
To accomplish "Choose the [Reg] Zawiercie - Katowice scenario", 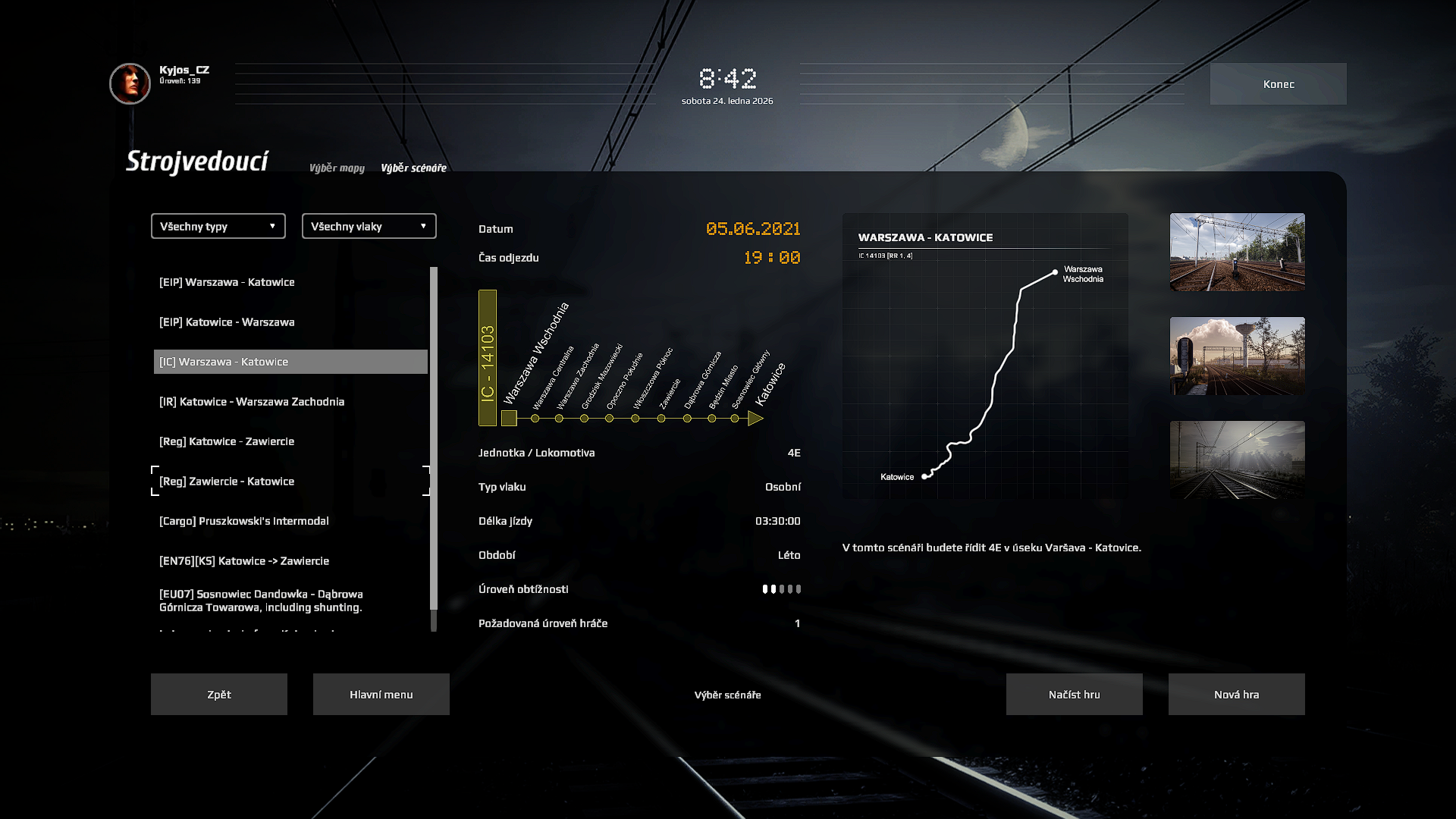I will click(227, 482).
